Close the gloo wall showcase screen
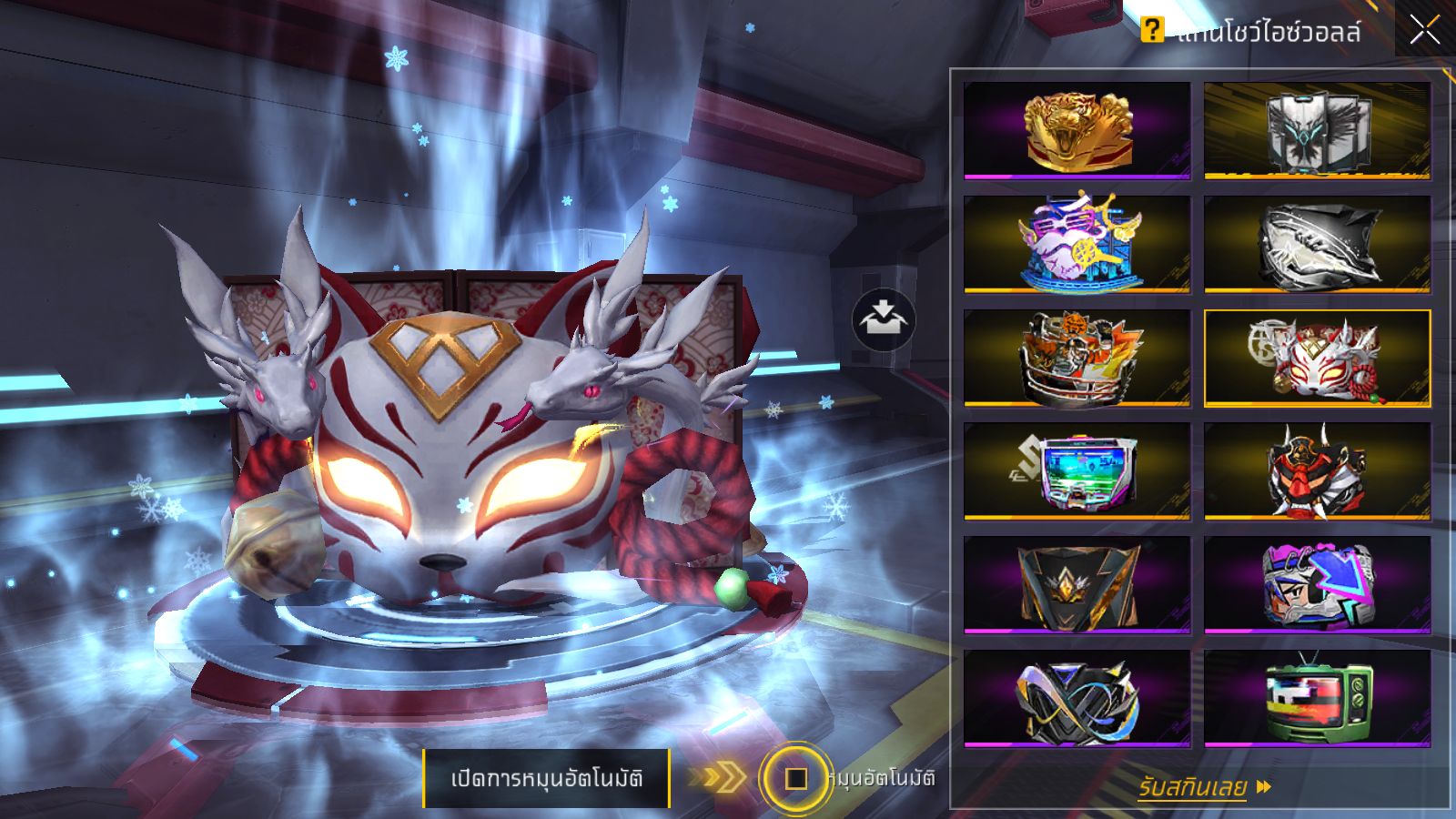1456x819 pixels. click(x=1424, y=30)
